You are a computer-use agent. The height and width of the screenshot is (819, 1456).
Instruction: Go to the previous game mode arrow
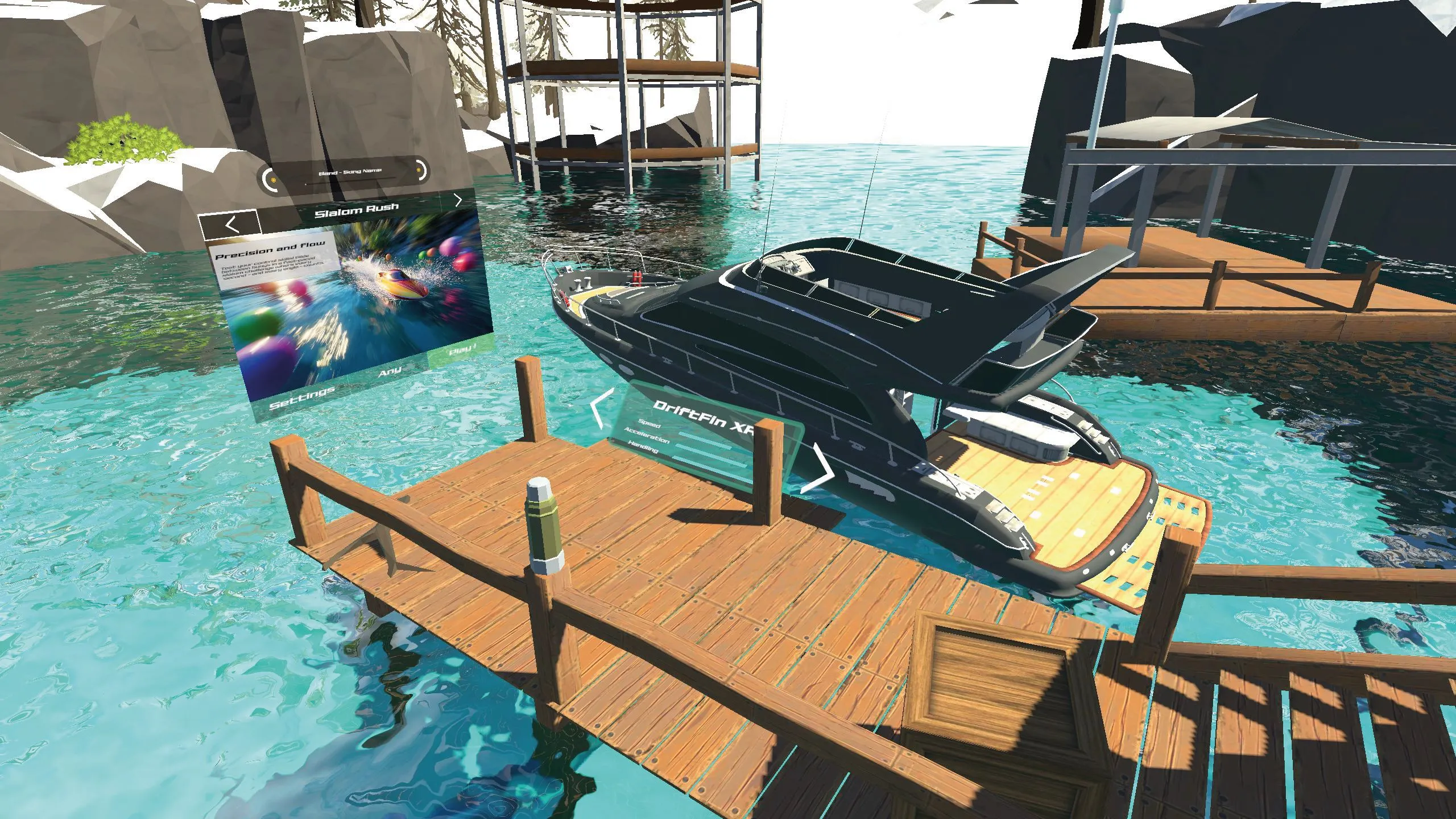point(231,225)
